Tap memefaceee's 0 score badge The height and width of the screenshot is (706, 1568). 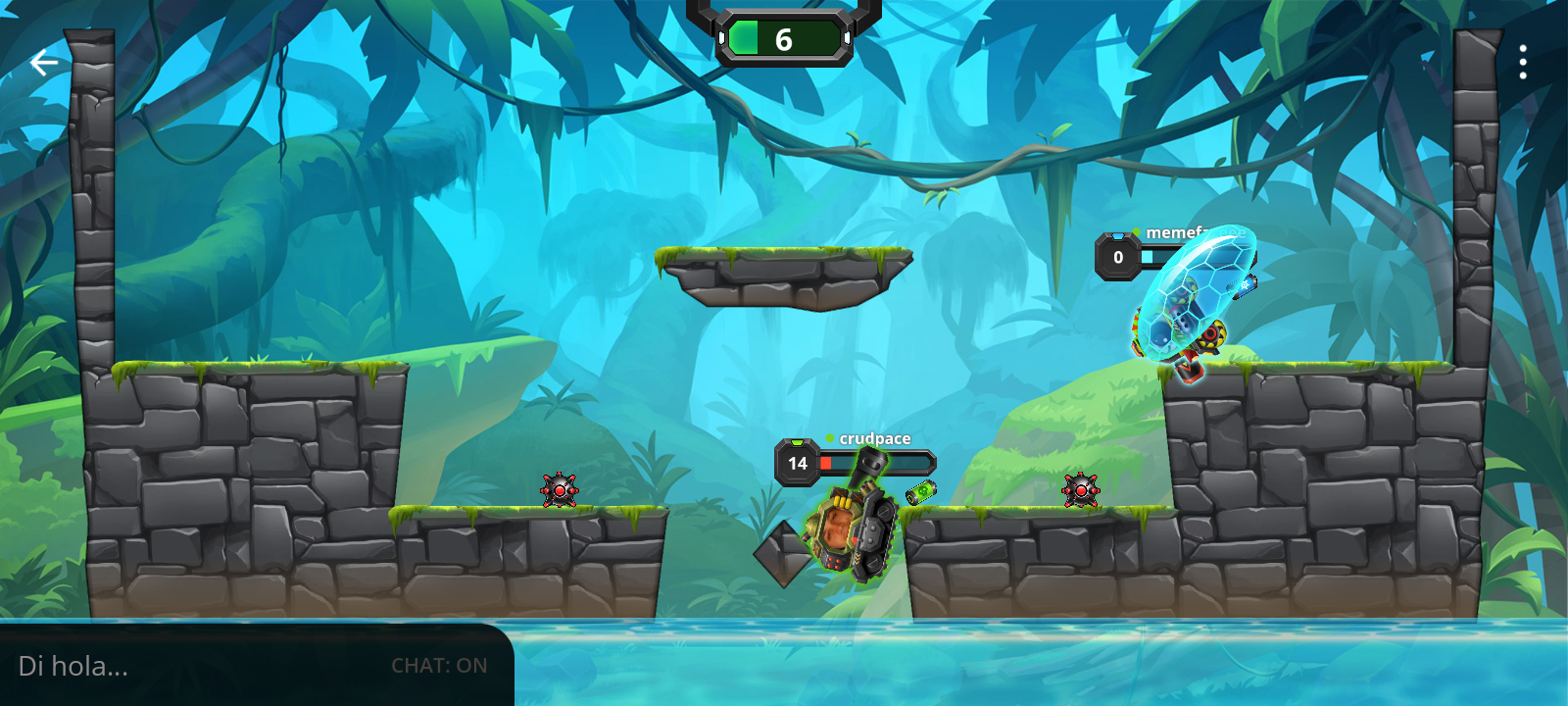[x=1118, y=258]
